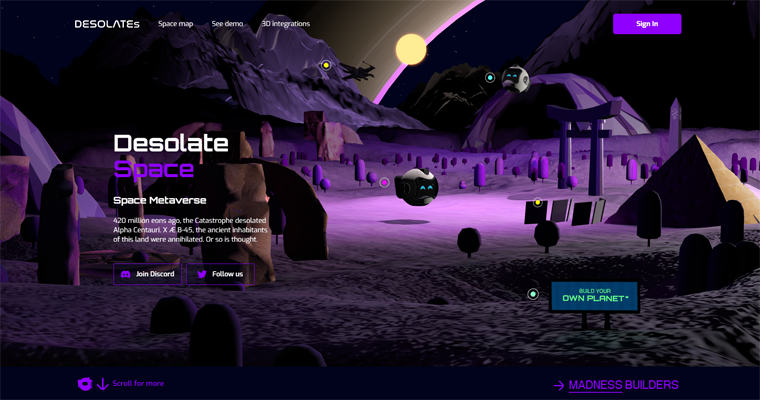Join Discord via the button
This screenshot has height=400, width=760.
[x=148, y=274]
